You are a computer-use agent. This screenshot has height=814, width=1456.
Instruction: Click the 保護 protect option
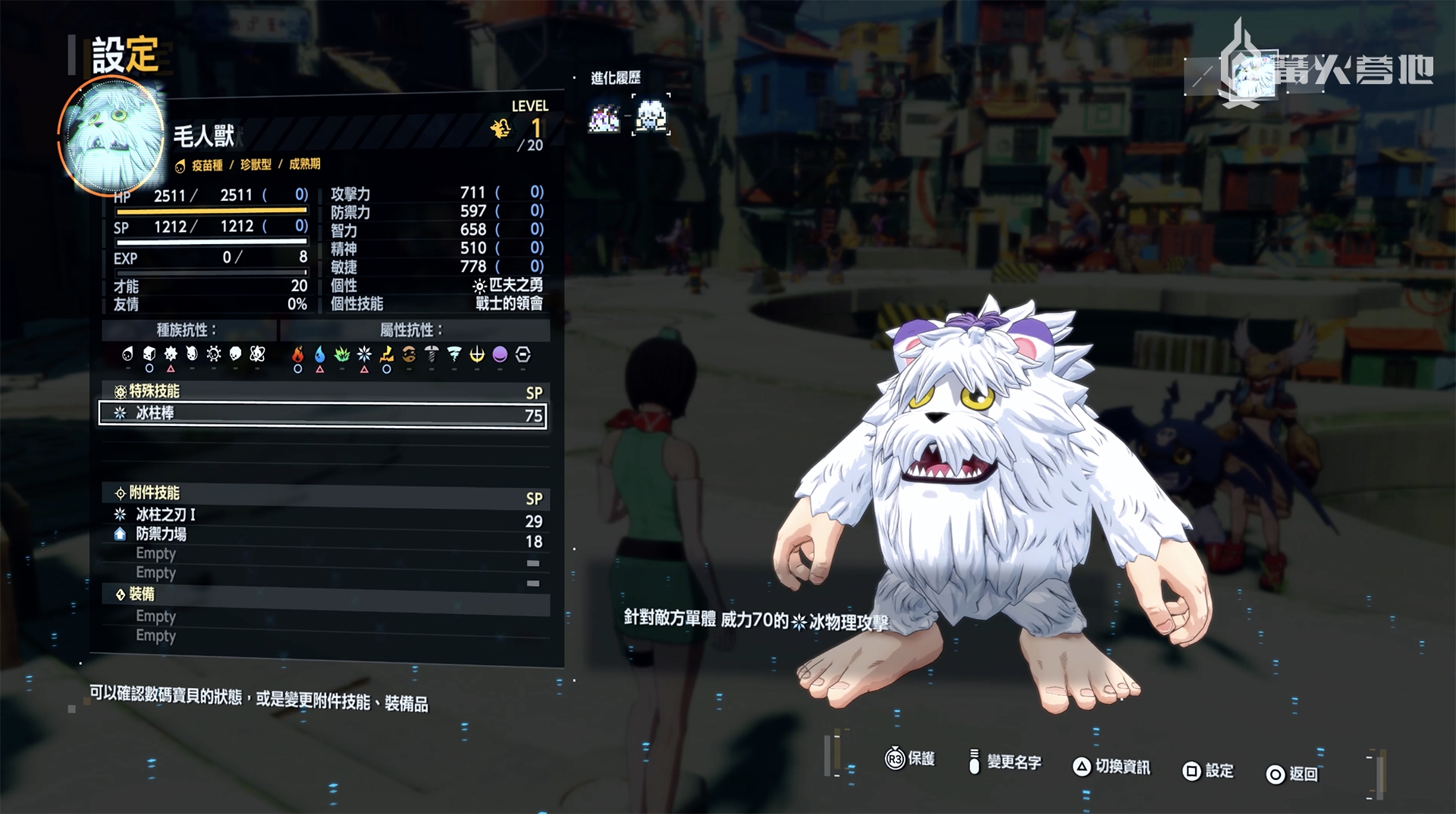(x=910, y=759)
